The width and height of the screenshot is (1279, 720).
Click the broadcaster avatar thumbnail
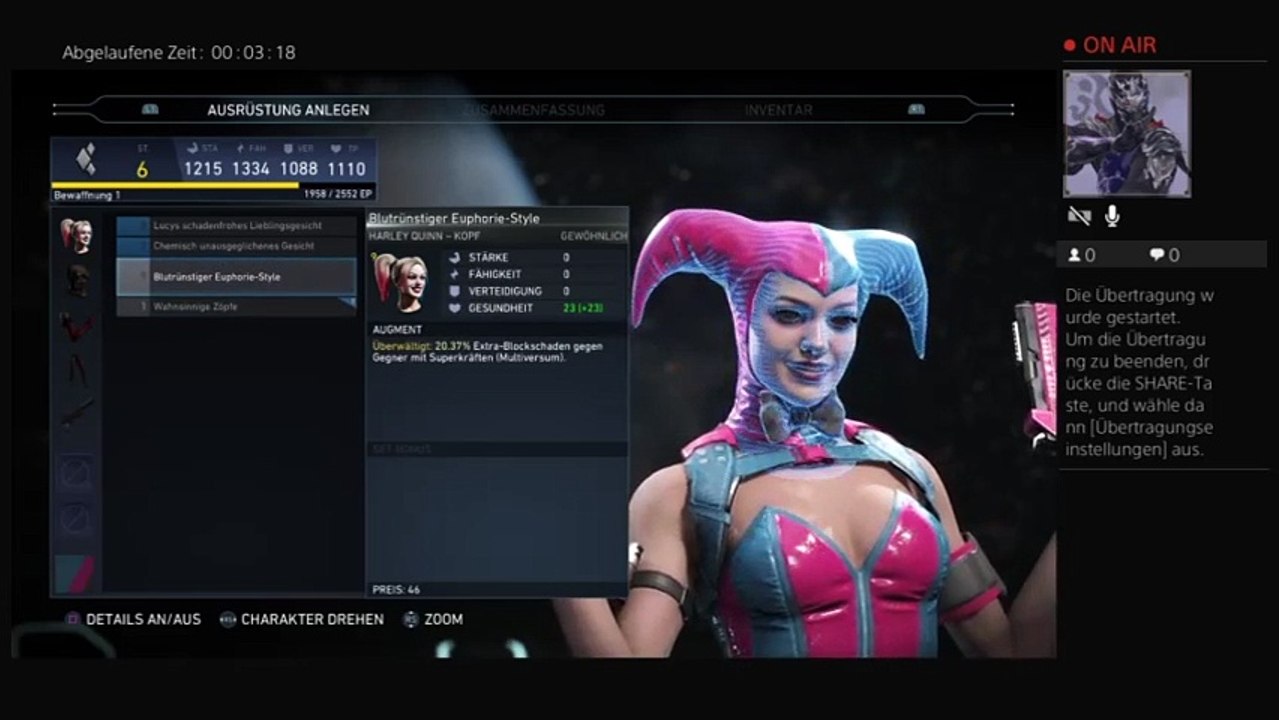[x=1126, y=134]
